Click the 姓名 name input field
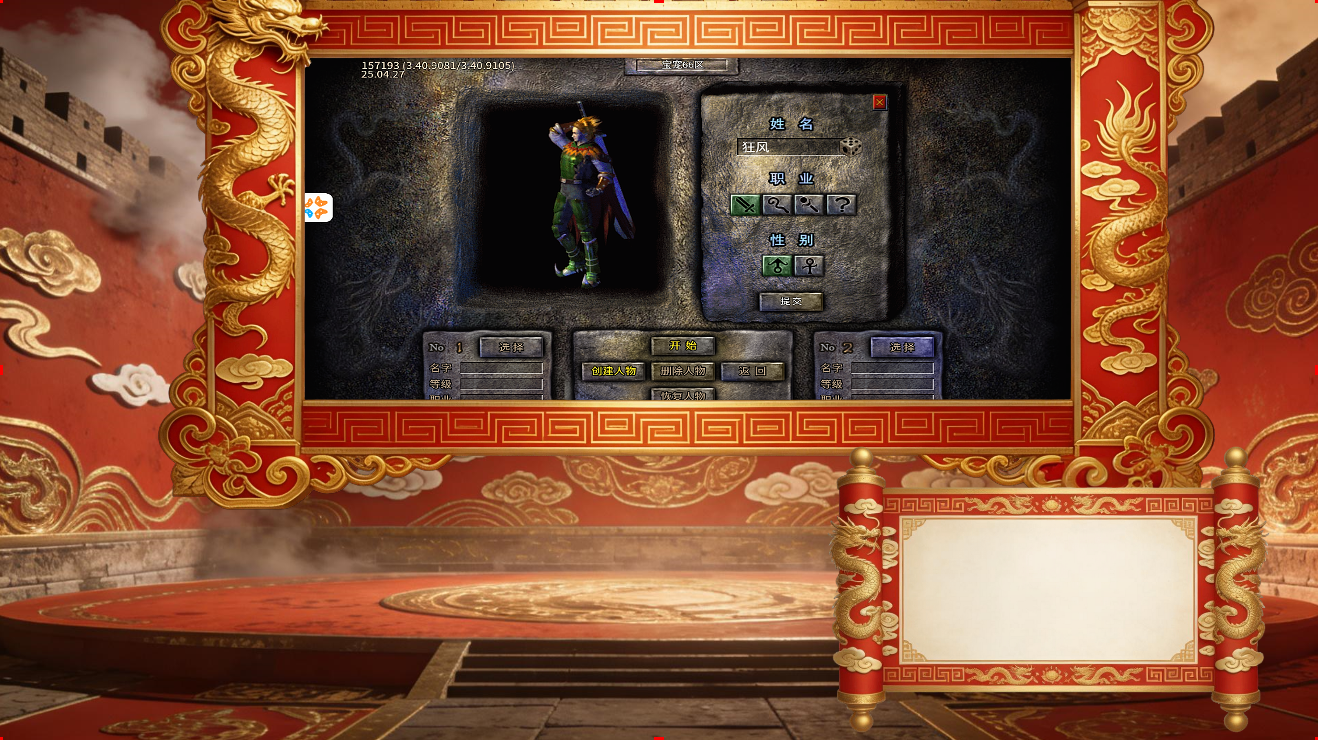The image size is (1318, 740). click(x=788, y=147)
